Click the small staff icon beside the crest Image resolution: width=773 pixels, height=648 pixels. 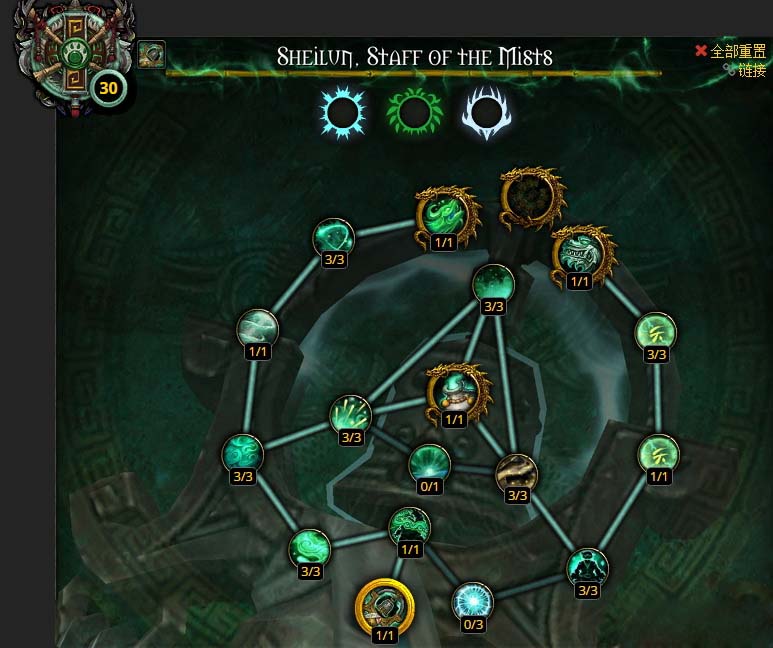pyautogui.click(x=151, y=54)
